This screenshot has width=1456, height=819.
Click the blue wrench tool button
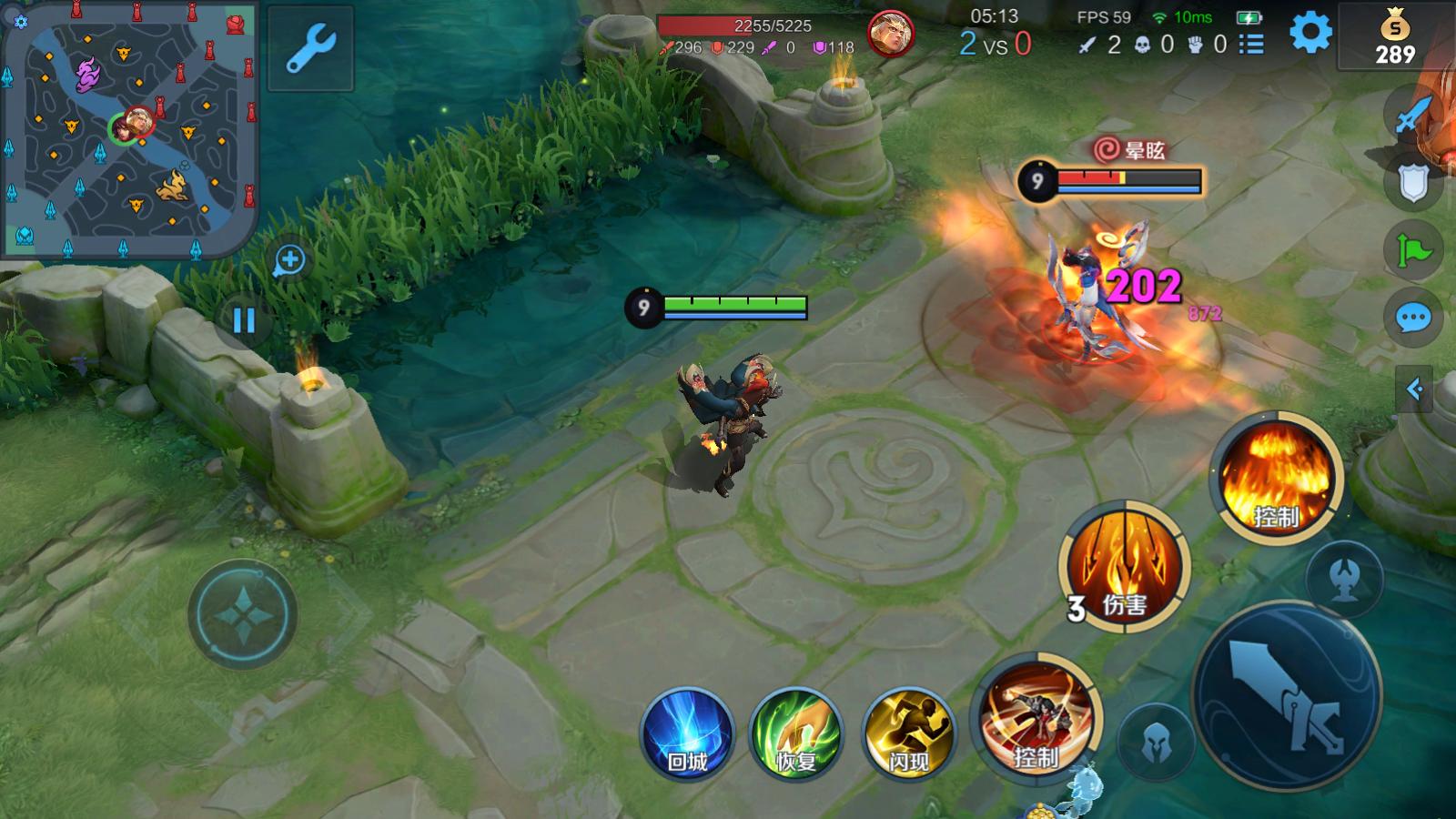310,48
